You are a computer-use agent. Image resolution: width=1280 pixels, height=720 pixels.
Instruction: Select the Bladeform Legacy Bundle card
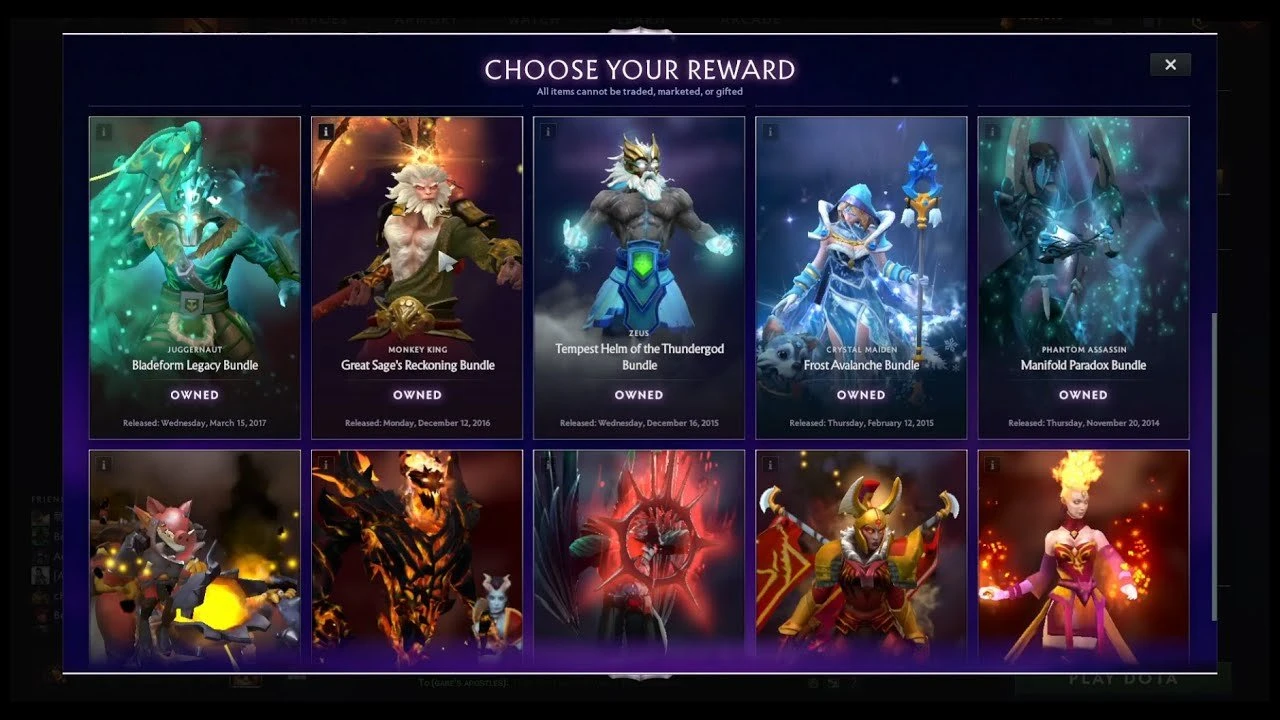[195, 278]
